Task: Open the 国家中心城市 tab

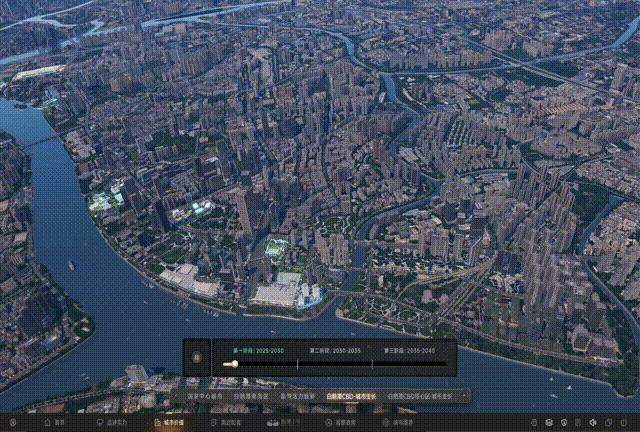Action: [x=204, y=397]
